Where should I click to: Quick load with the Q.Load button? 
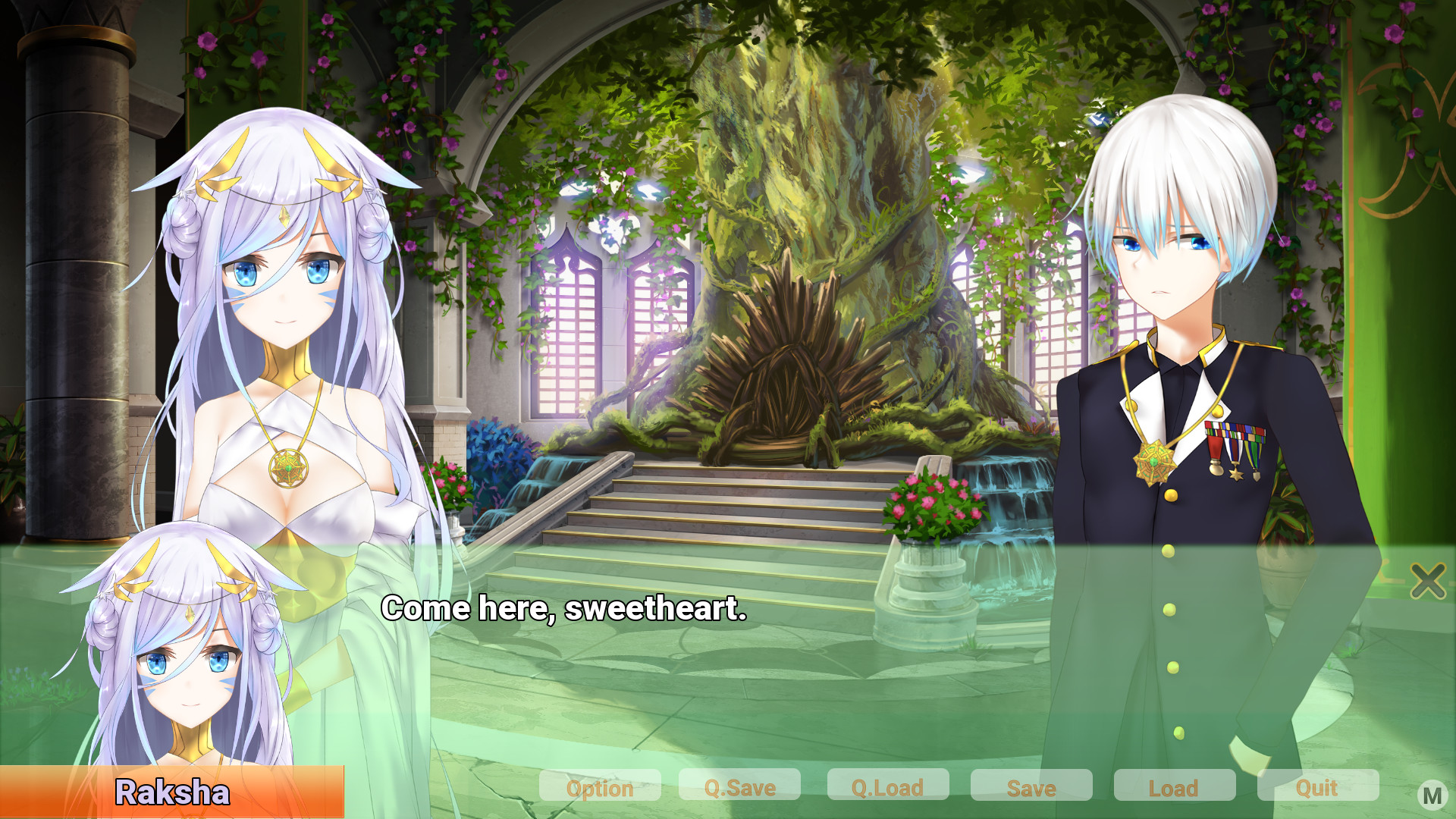[x=887, y=788]
